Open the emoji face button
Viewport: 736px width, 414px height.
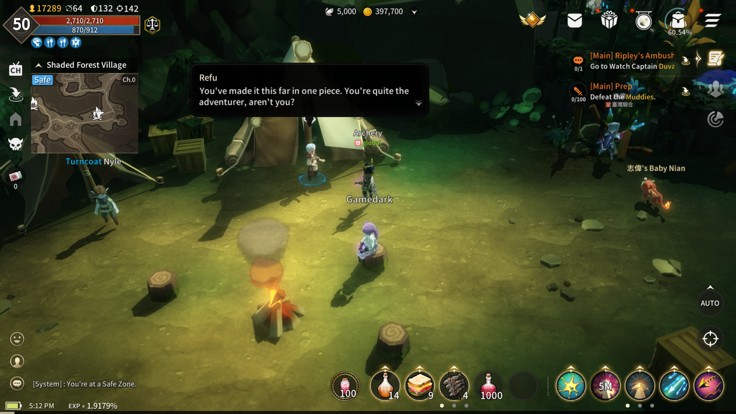coord(16,339)
